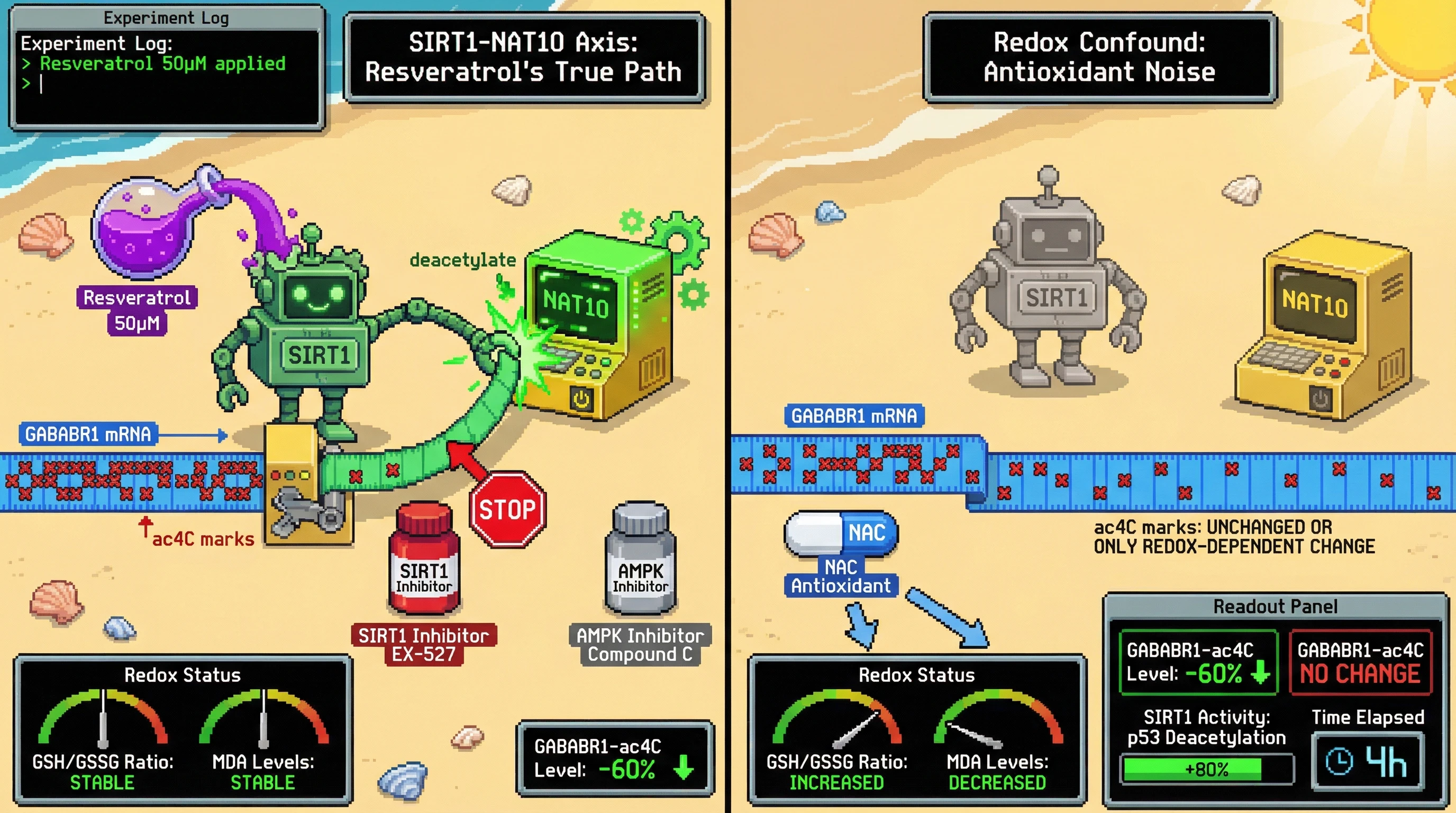1456x813 pixels.
Task: Select the red SIRT1 Inhibitor EX-527 bottle
Action: pyautogui.click(x=423, y=561)
